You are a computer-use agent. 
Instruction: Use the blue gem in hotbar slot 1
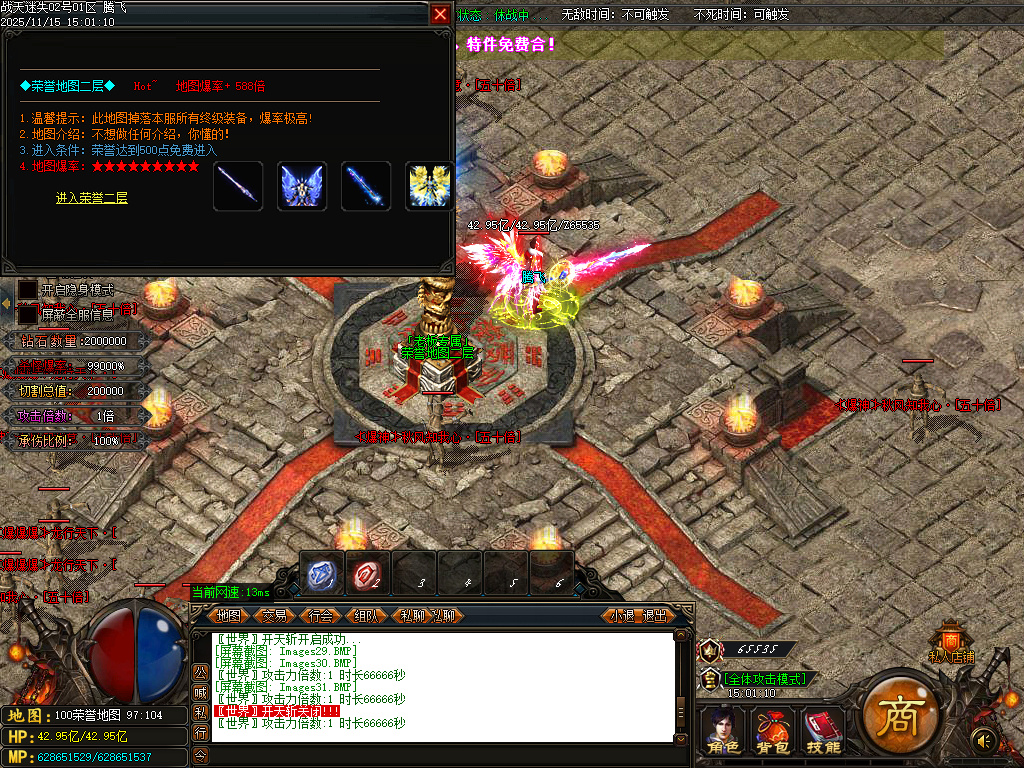click(322, 573)
